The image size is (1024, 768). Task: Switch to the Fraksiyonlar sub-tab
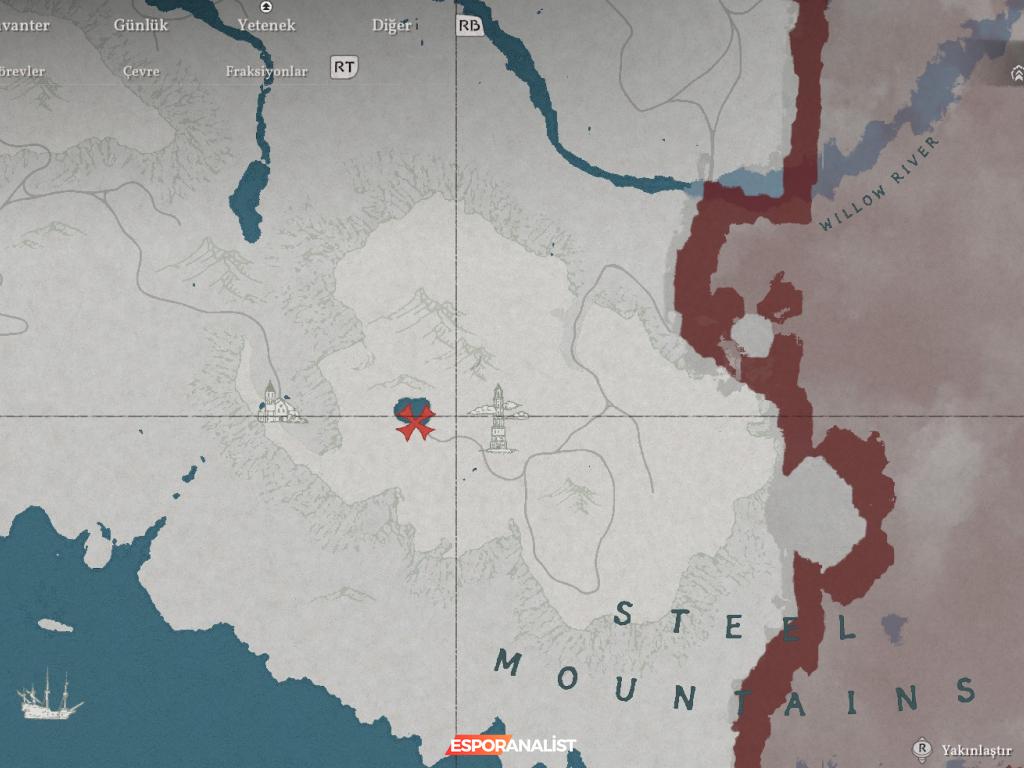(x=266, y=71)
